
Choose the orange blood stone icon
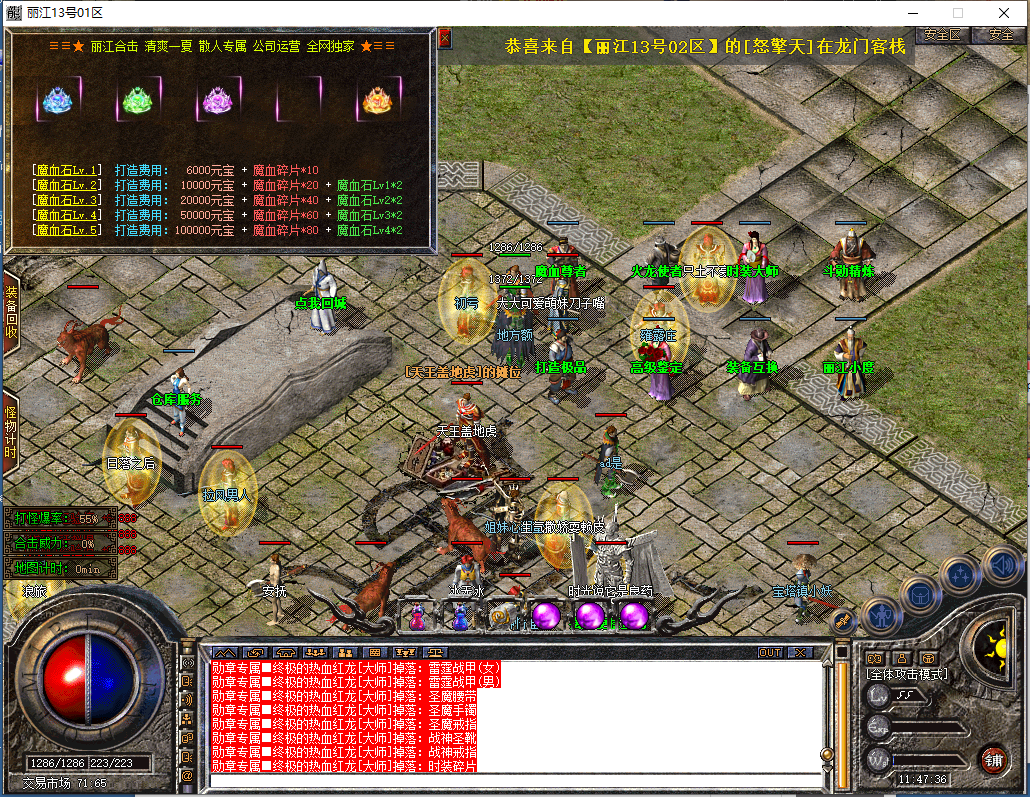pos(377,100)
